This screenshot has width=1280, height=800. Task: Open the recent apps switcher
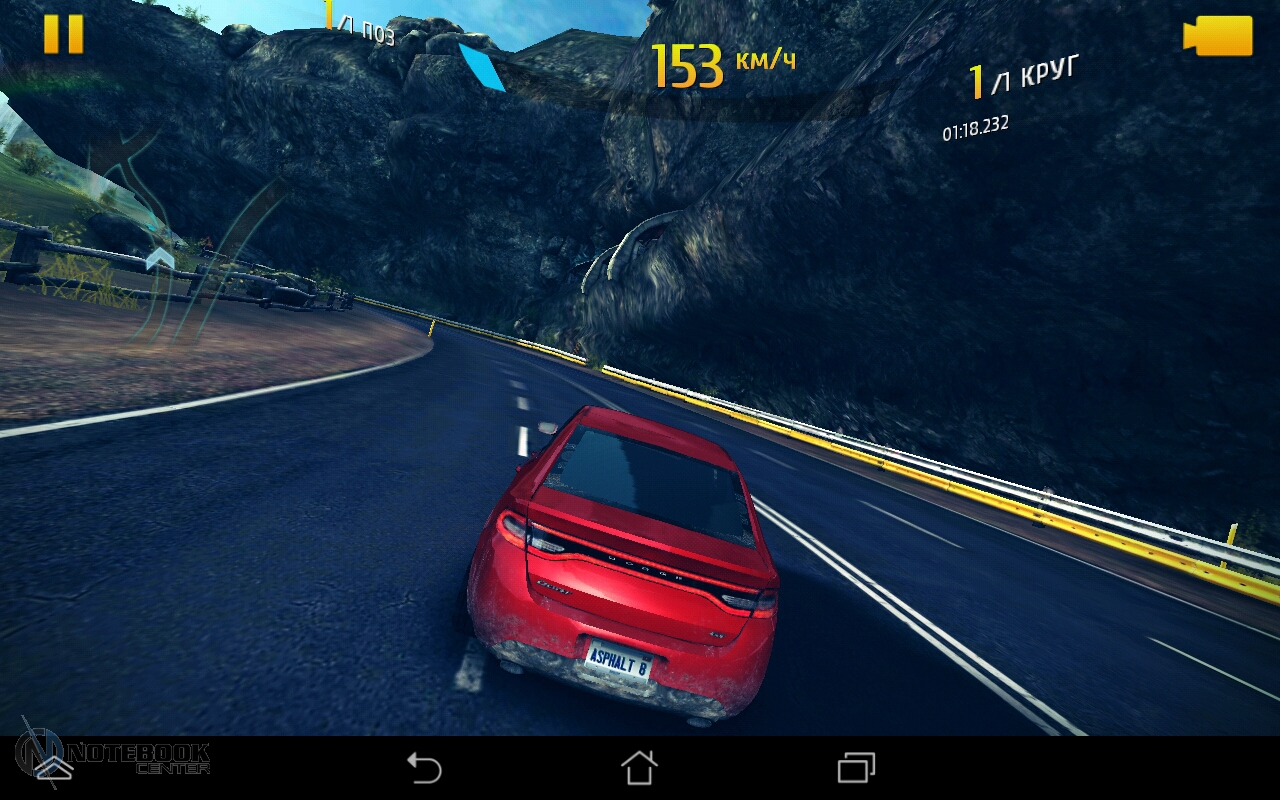[x=856, y=768]
